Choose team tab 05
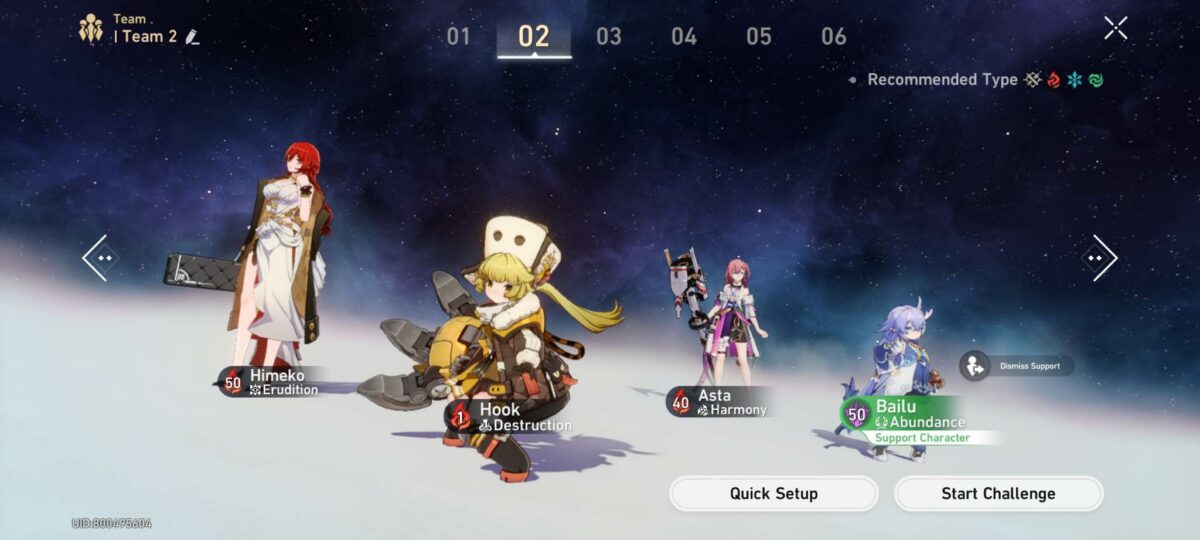The height and width of the screenshot is (540, 1200). click(x=758, y=37)
